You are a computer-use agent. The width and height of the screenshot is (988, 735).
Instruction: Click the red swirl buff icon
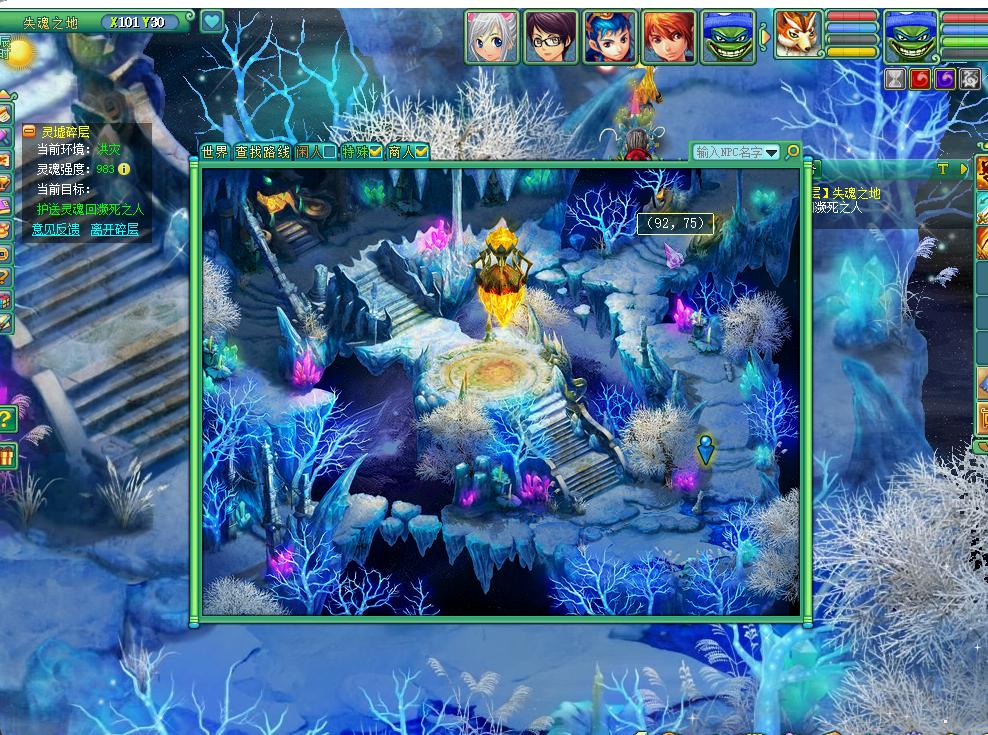(x=920, y=79)
